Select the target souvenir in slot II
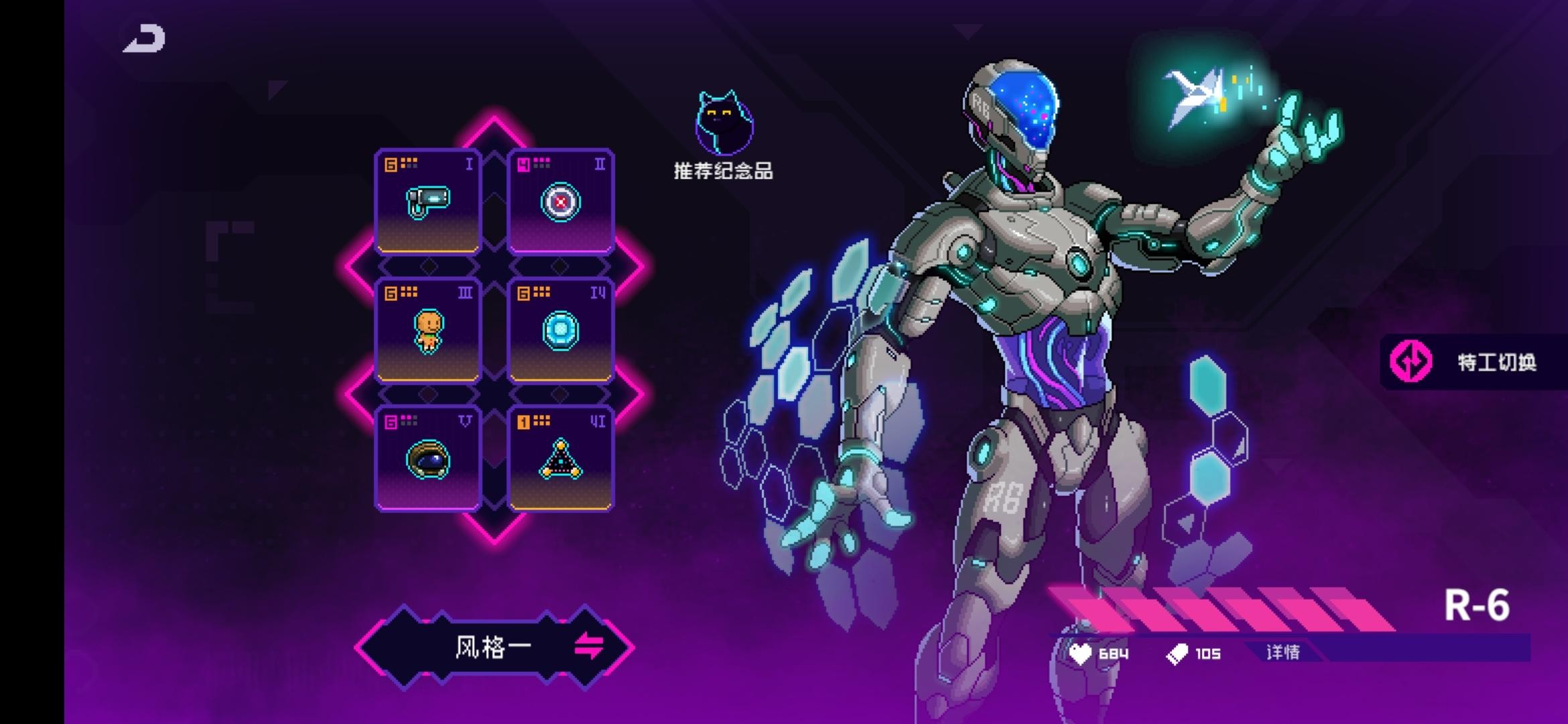The width and height of the screenshot is (1568, 724). (x=560, y=202)
